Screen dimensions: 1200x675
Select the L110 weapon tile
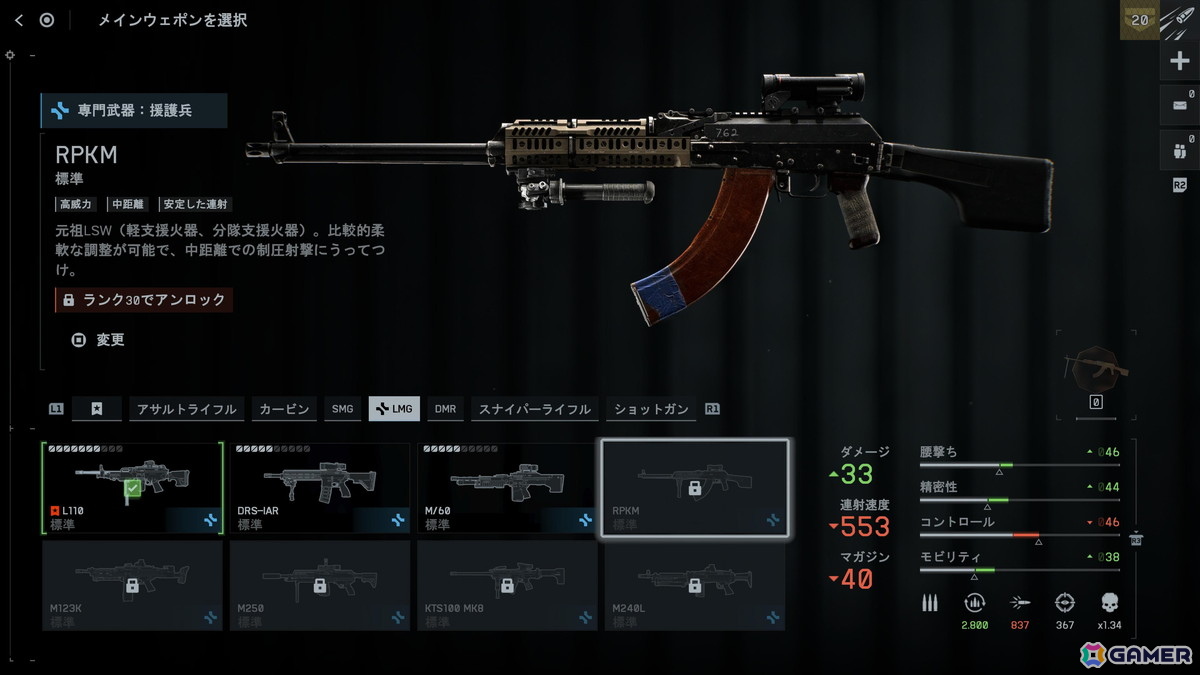pos(132,488)
